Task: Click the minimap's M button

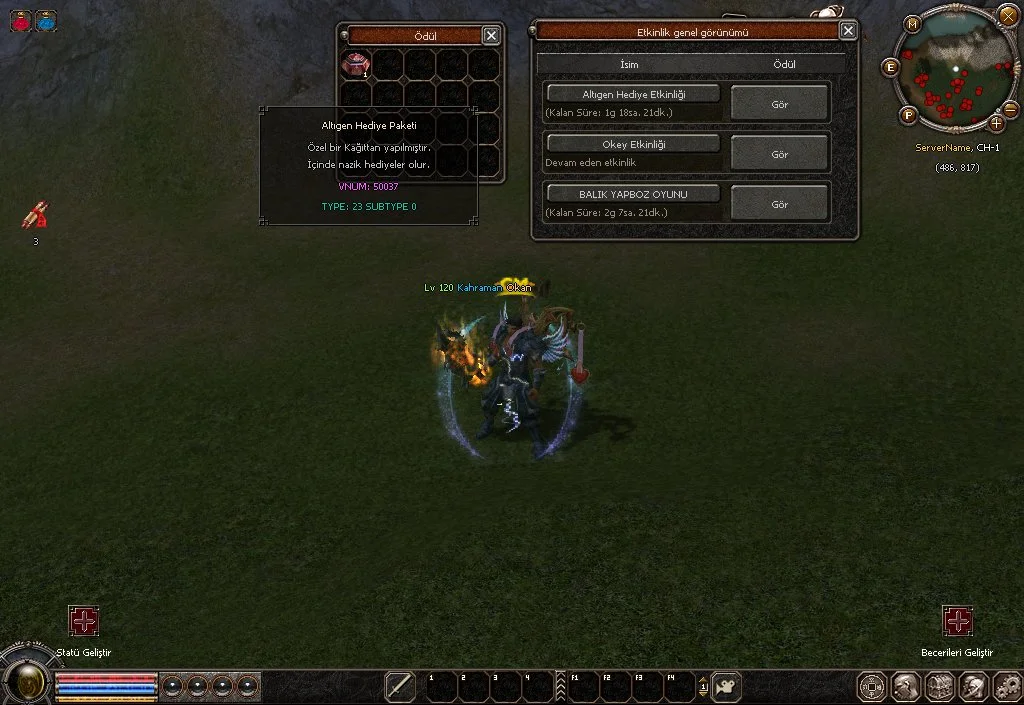Action: 912,23
